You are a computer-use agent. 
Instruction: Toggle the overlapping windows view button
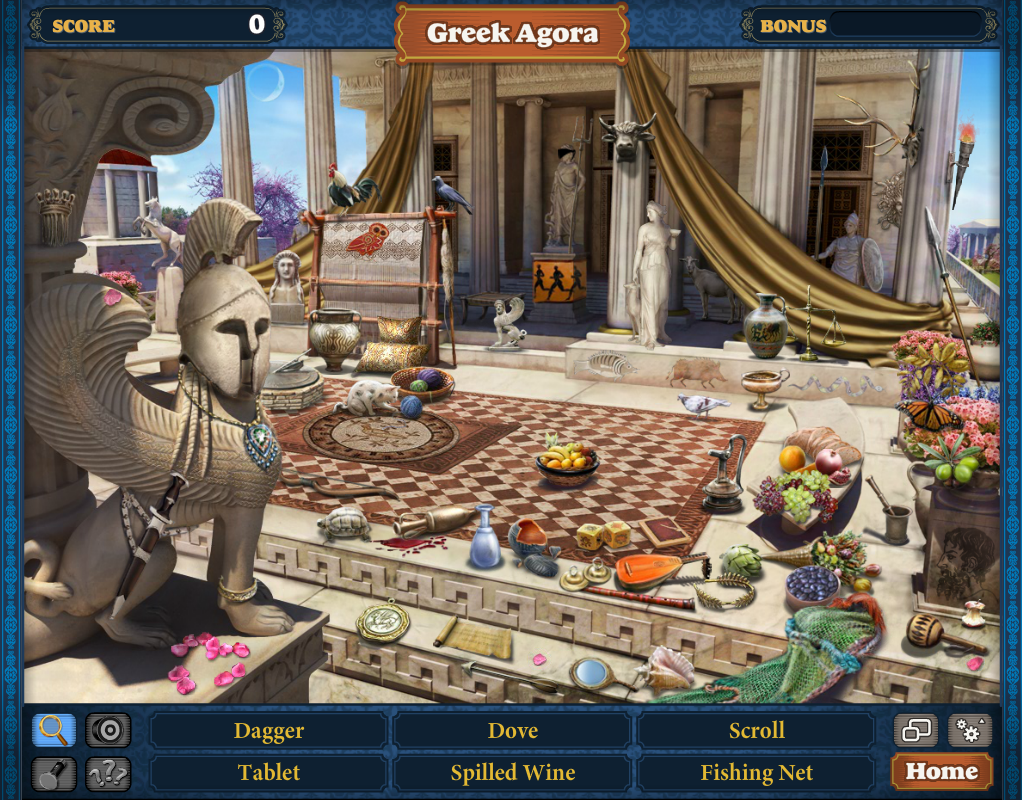click(x=916, y=730)
